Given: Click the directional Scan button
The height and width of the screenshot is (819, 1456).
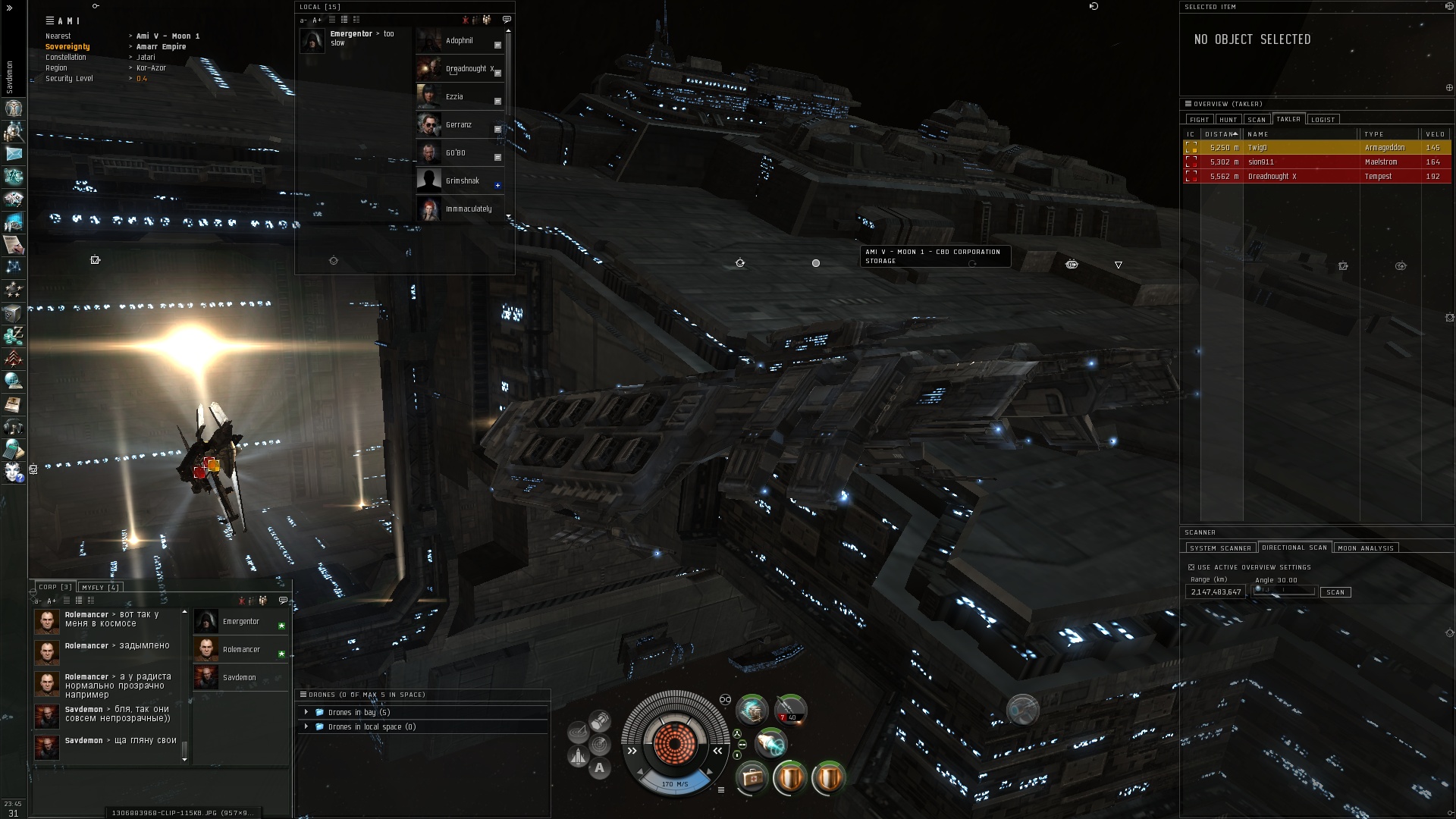Looking at the screenshot, I should pyautogui.click(x=1335, y=592).
